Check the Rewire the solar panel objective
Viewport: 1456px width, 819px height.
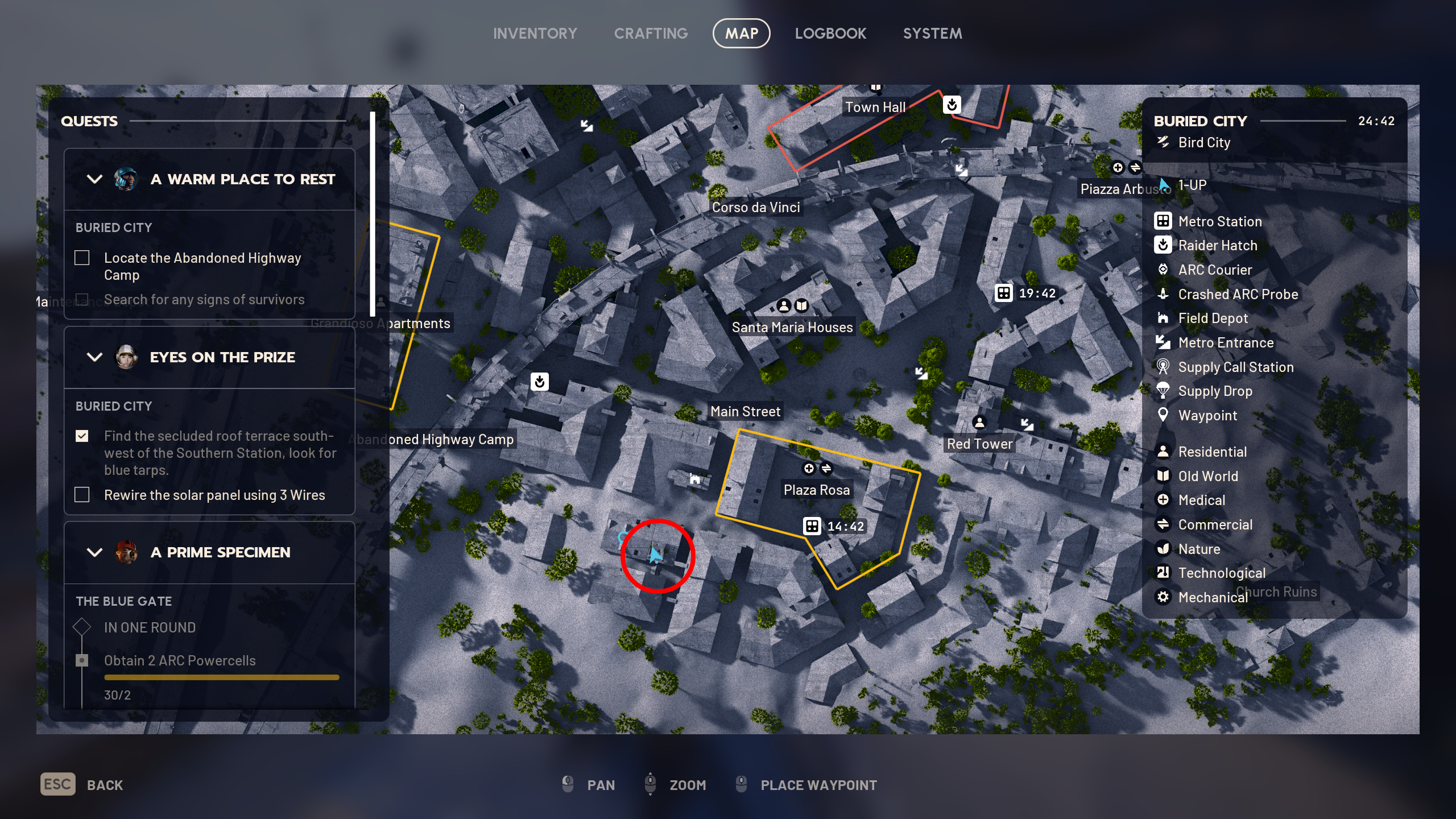(x=82, y=495)
